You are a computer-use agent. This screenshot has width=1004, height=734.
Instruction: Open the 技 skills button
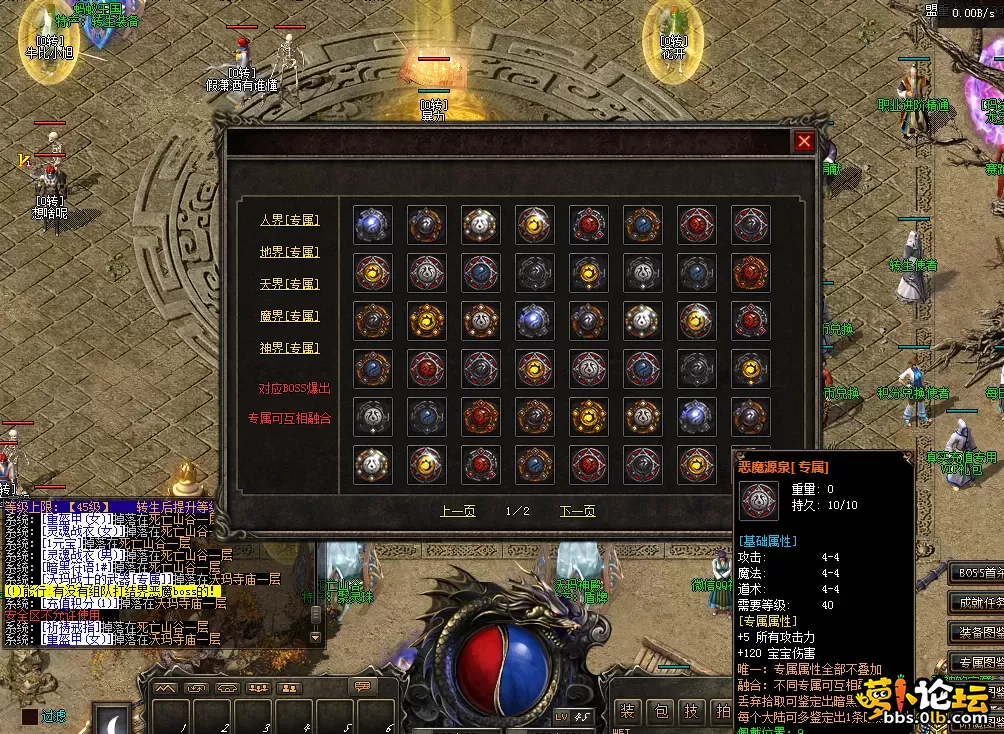(x=691, y=711)
